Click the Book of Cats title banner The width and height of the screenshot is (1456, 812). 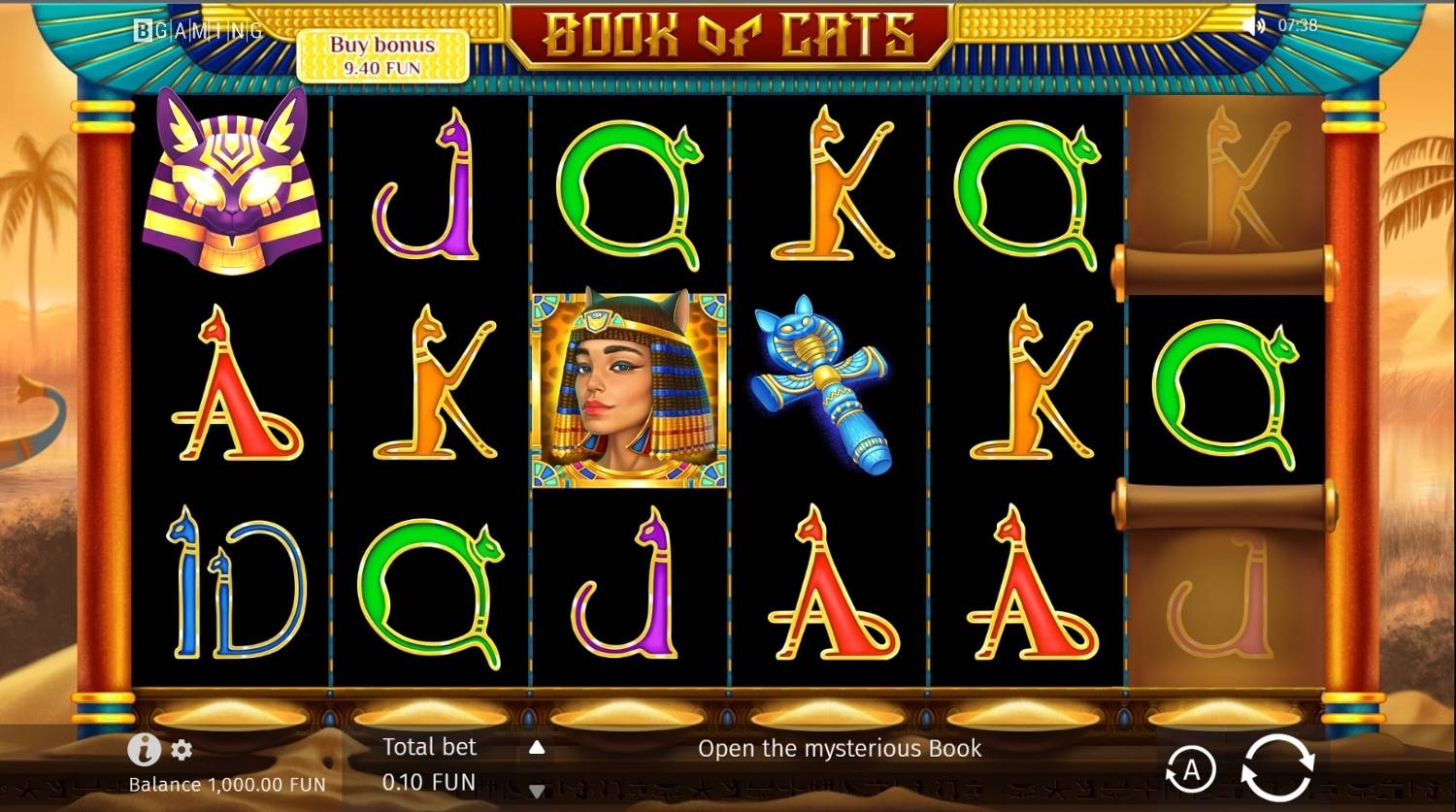tap(728, 32)
